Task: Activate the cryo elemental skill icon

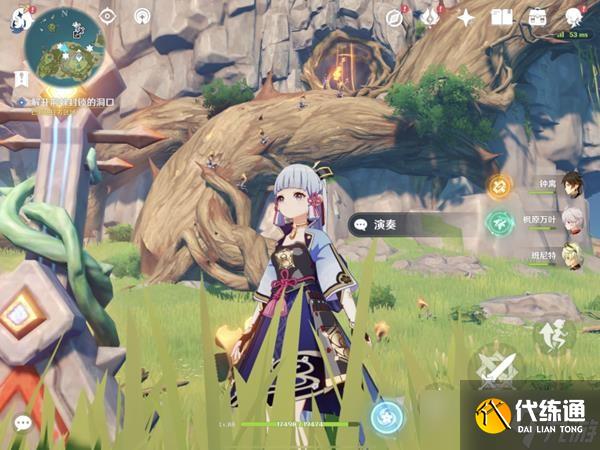Action: tap(384, 417)
